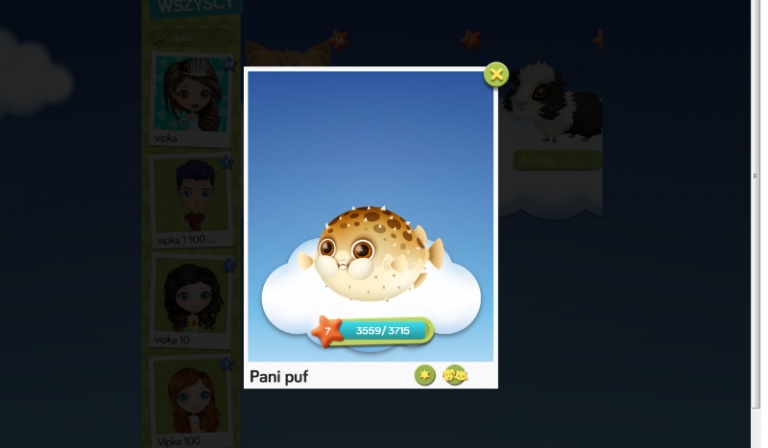The image size is (768, 448).
Task: Click the green star button beside Pani puf
Action: pos(425,375)
